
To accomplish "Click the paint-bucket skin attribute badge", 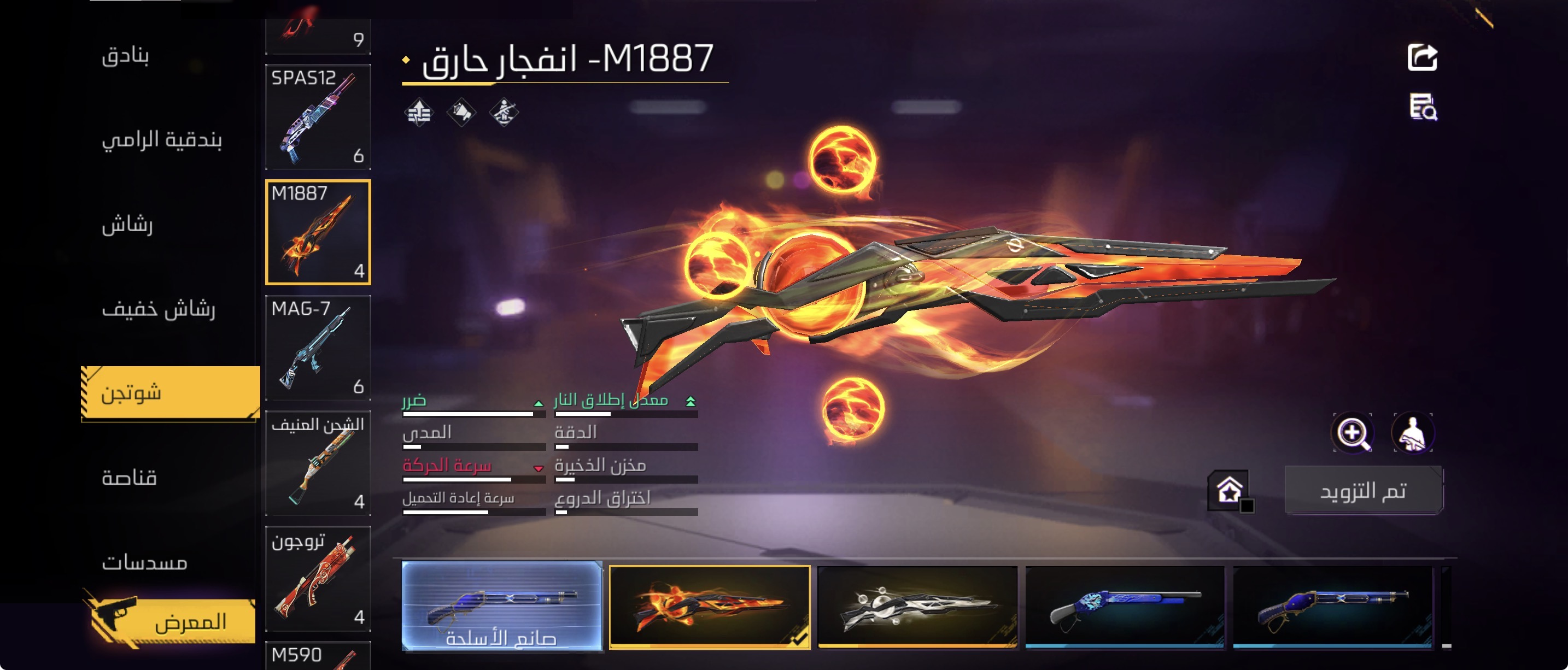I will click(462, 111).
